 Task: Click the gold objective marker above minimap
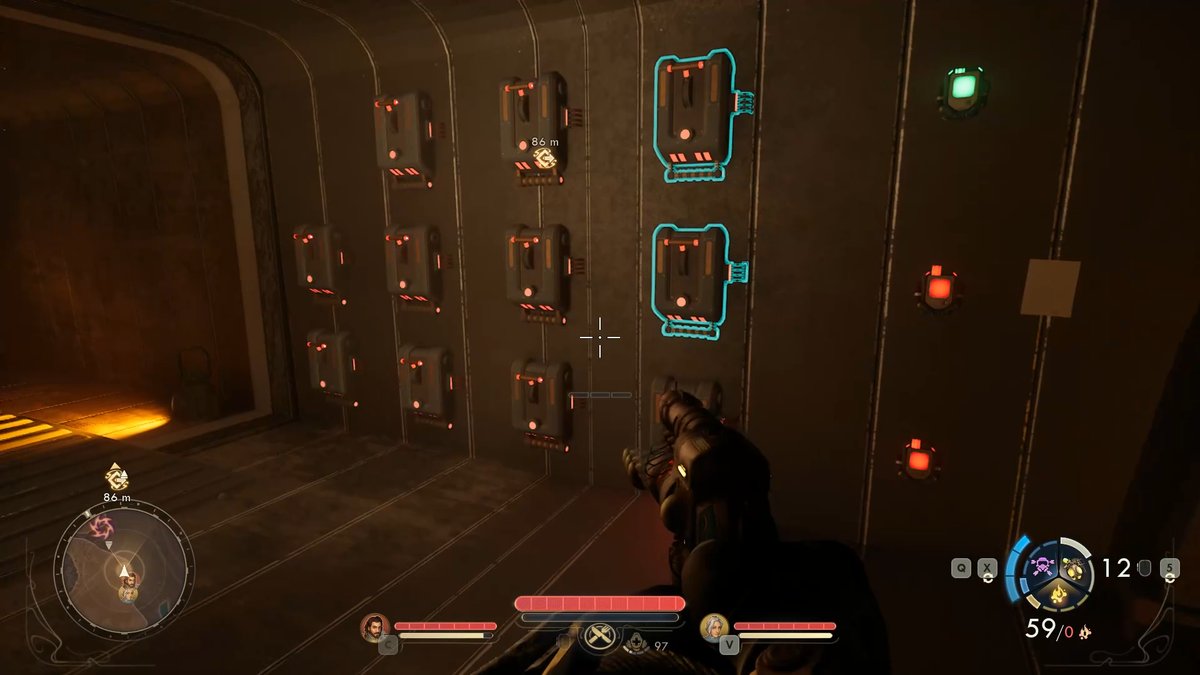(116, 477)
